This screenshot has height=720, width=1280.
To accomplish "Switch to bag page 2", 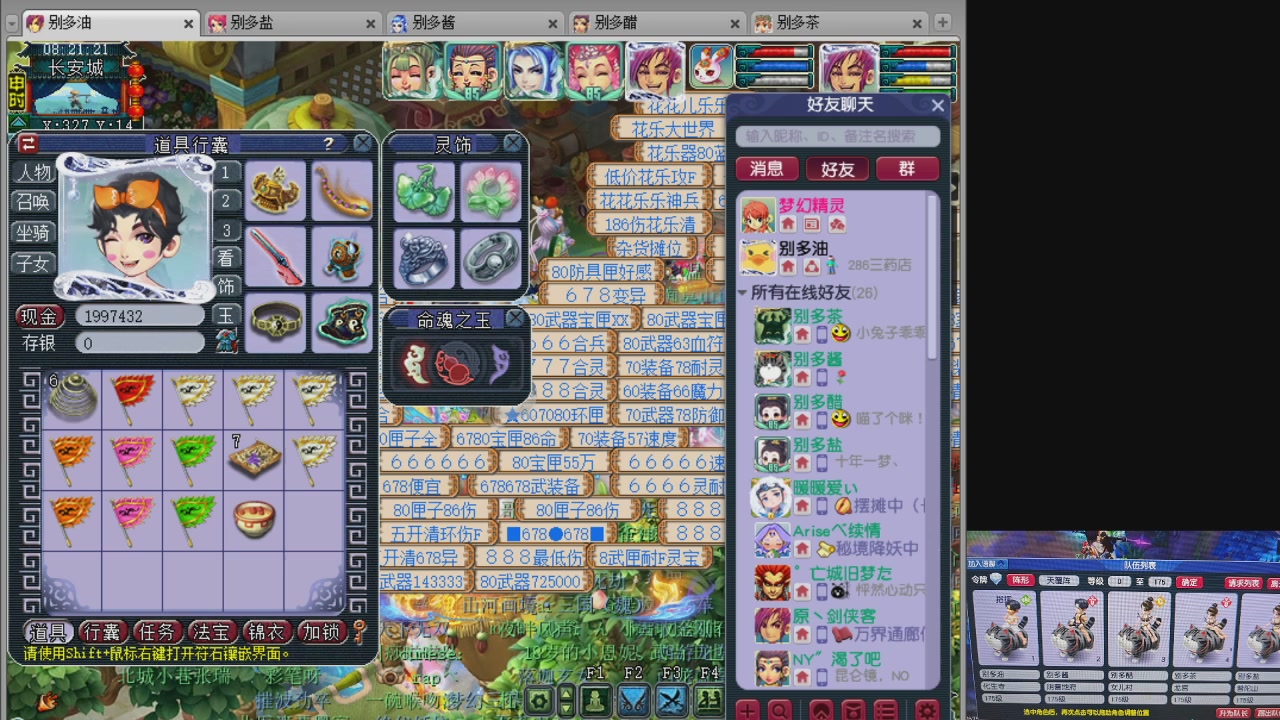I will click(x=225, y=203).
